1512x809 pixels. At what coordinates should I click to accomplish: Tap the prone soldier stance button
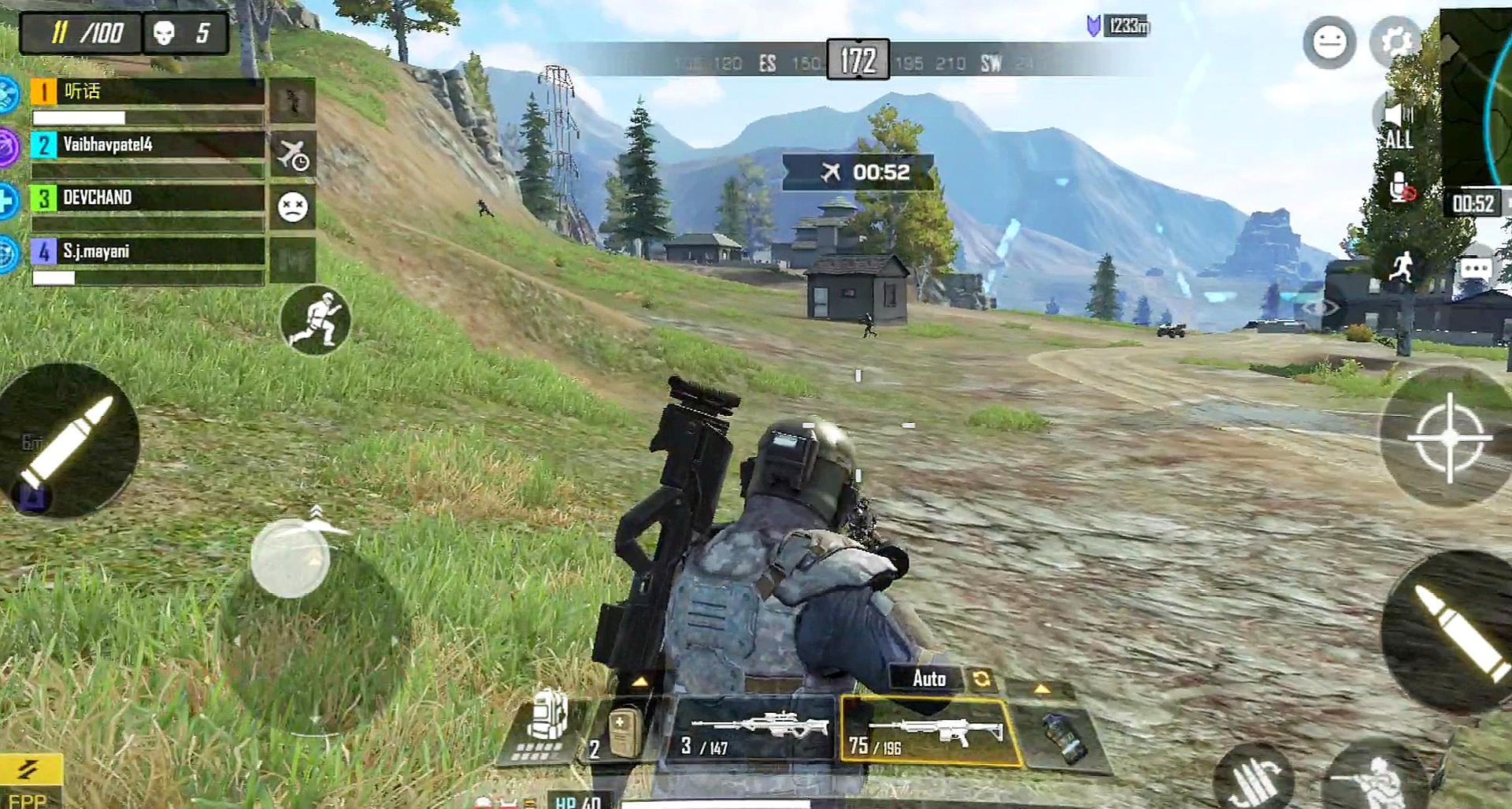click(x=1378, y=780)
